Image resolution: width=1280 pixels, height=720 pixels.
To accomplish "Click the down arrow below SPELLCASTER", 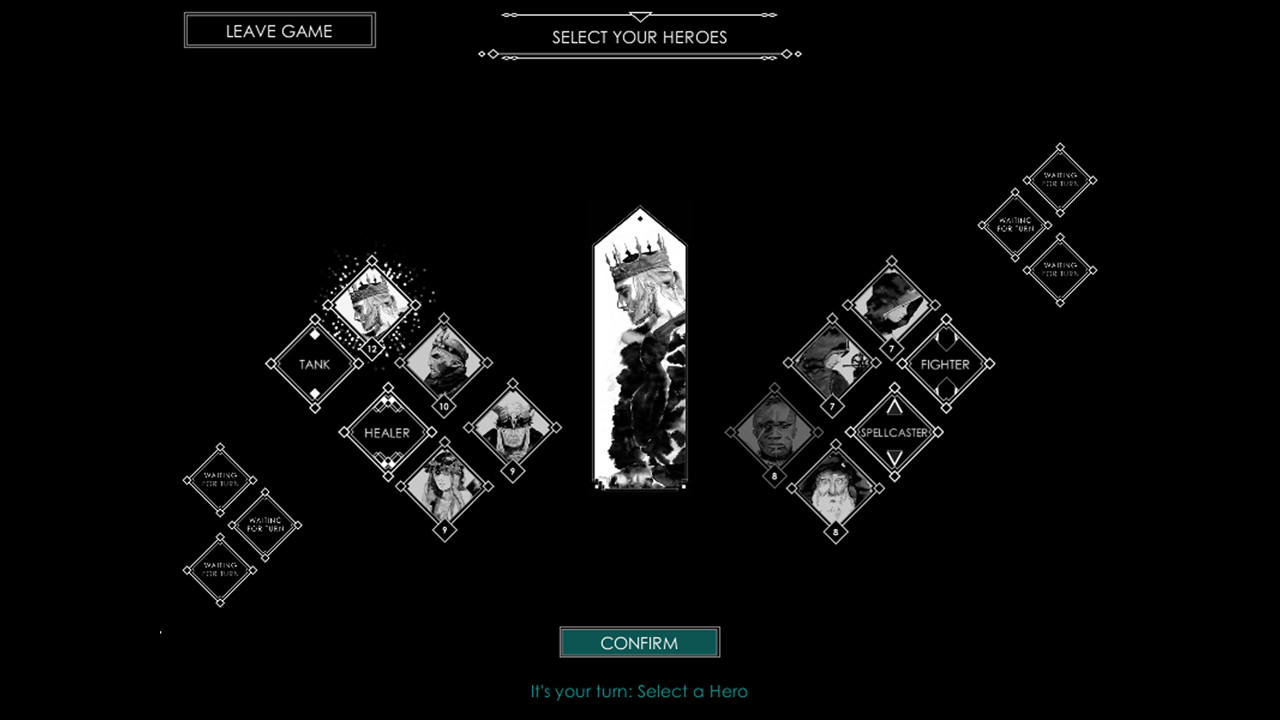I will [x=895, y=459].
